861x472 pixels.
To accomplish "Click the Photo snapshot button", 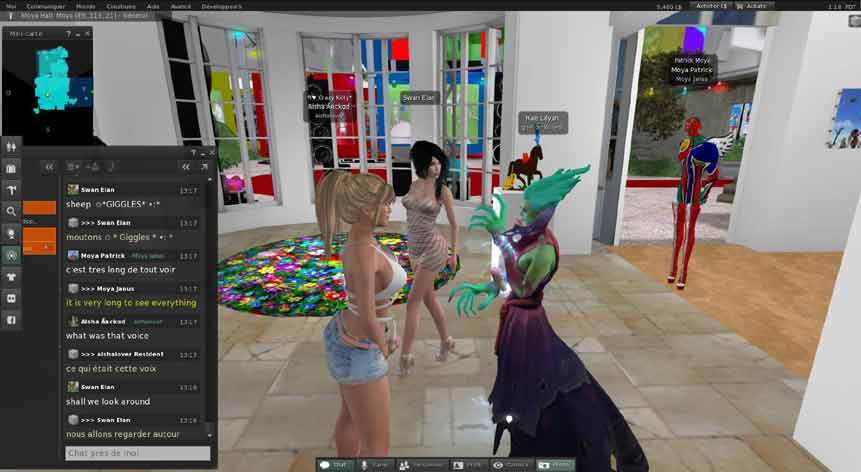I will pyautogui.click(x=555, y=465).
